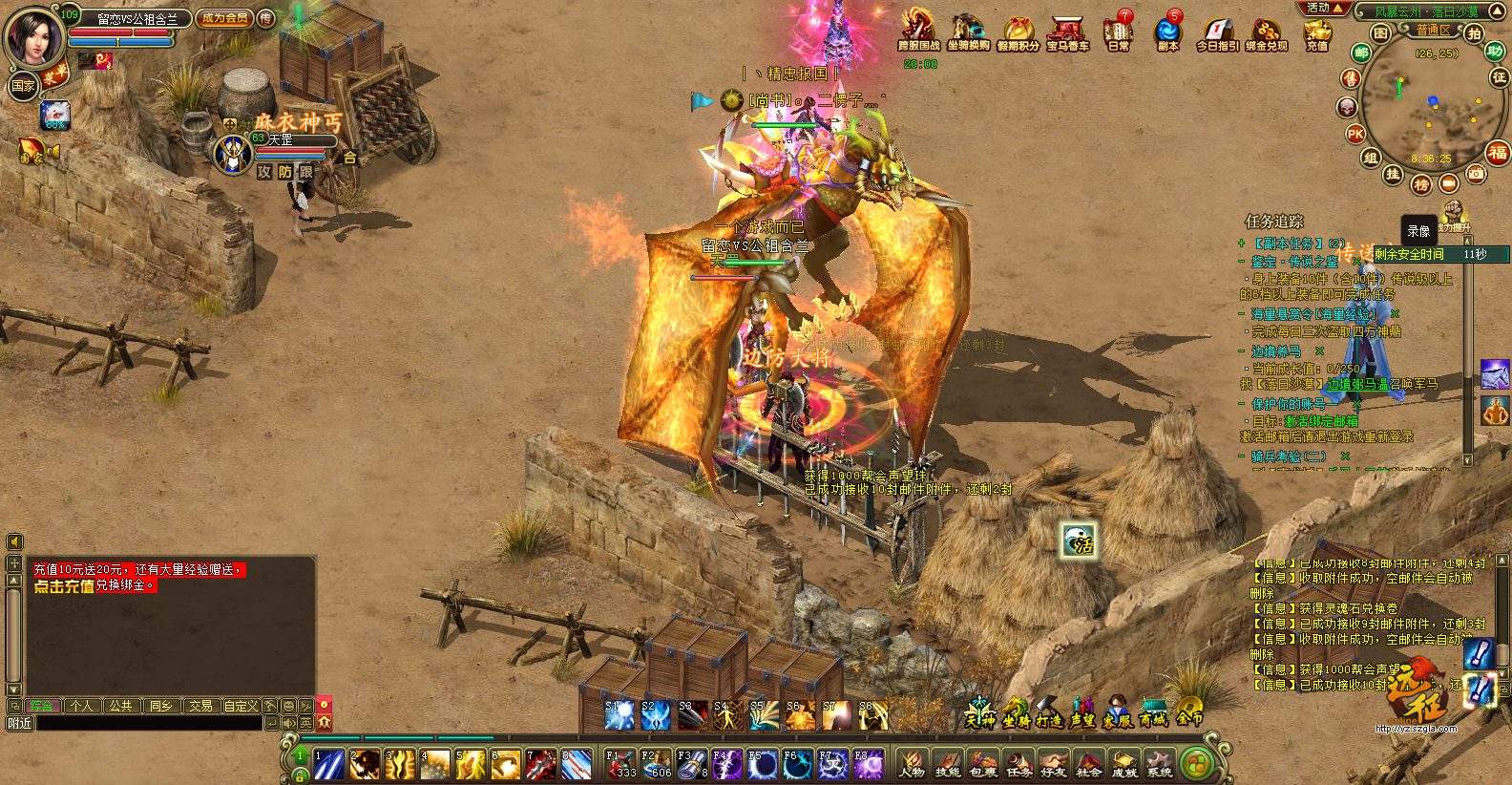1512x785 pixels.
Task: Switch chat to the 交易 trade tab
Action: [x=200, y=706]
